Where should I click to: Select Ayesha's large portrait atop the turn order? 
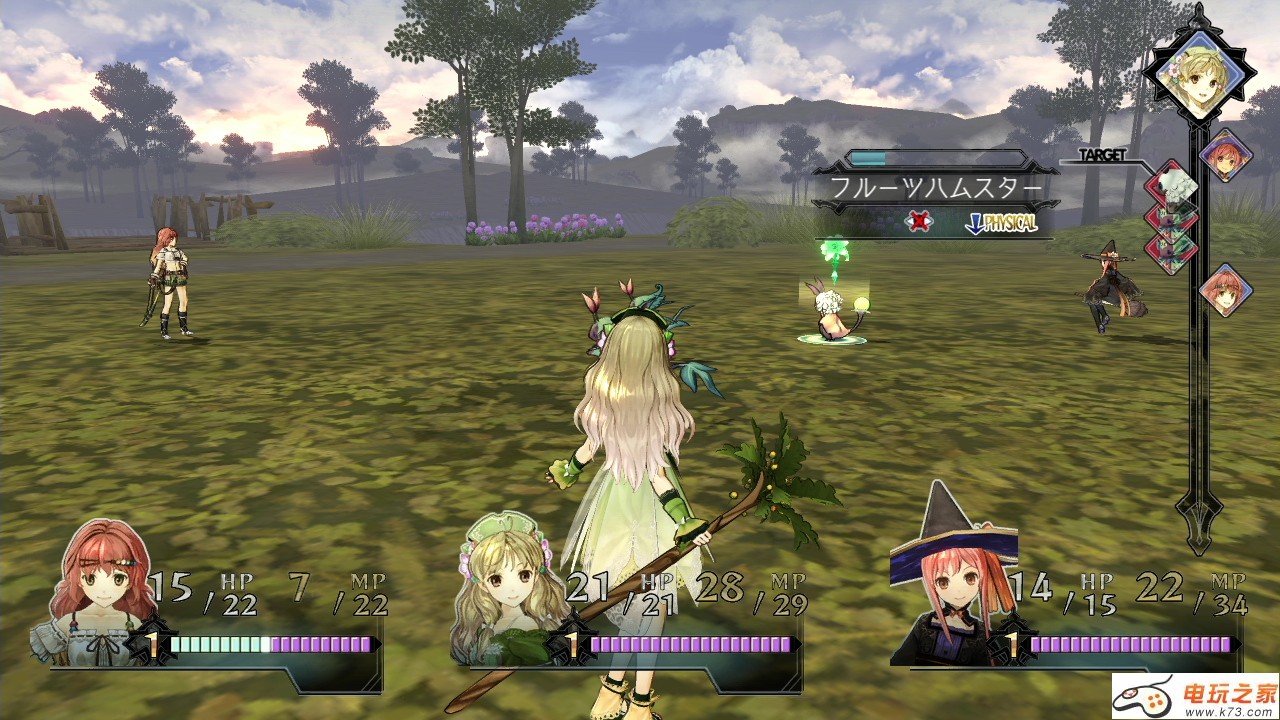(1198, 70)
